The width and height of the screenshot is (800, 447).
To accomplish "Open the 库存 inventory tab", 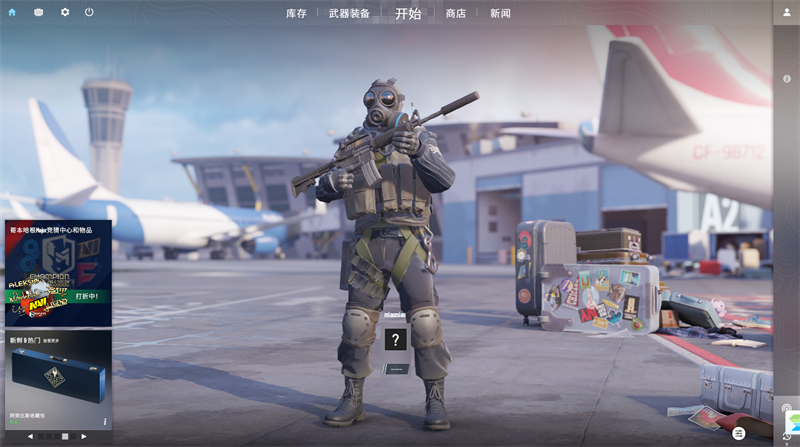I will [x=296, y=13].
